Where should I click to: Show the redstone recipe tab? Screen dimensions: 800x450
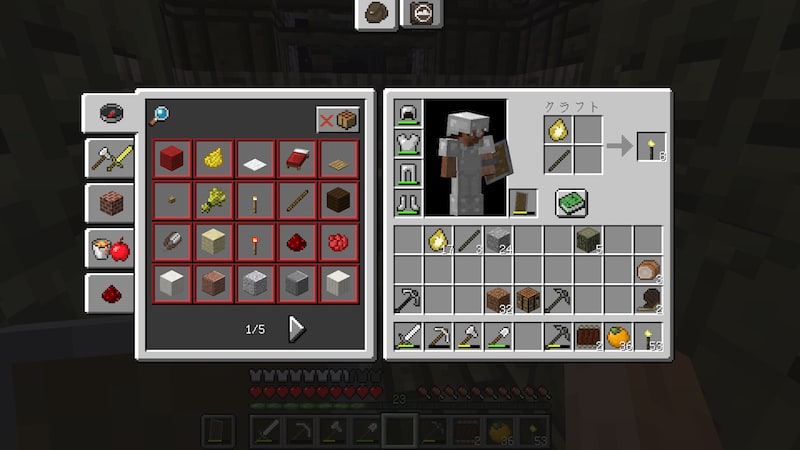[x=109, y=293]
